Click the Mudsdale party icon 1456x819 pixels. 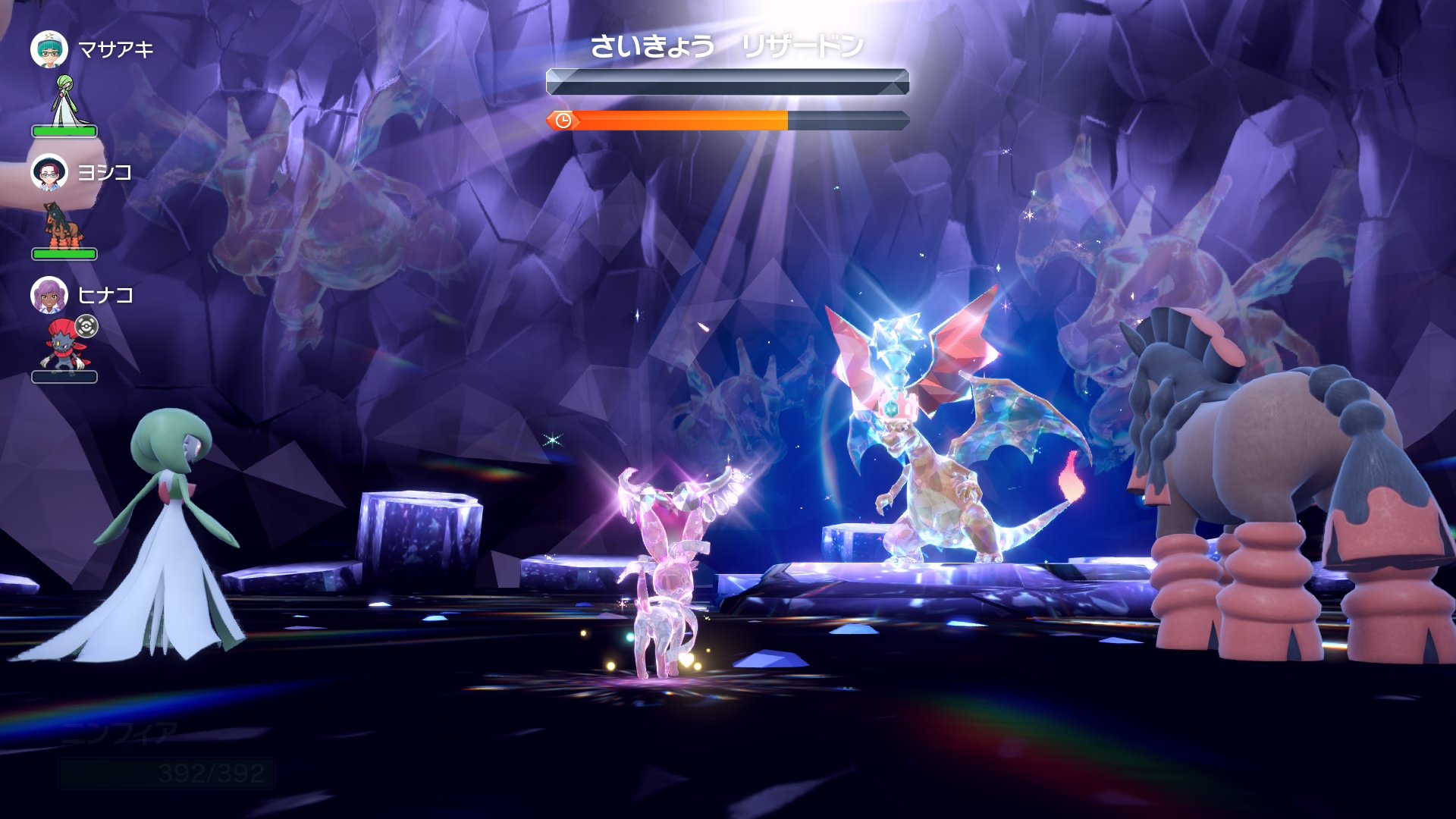[62, 225]
